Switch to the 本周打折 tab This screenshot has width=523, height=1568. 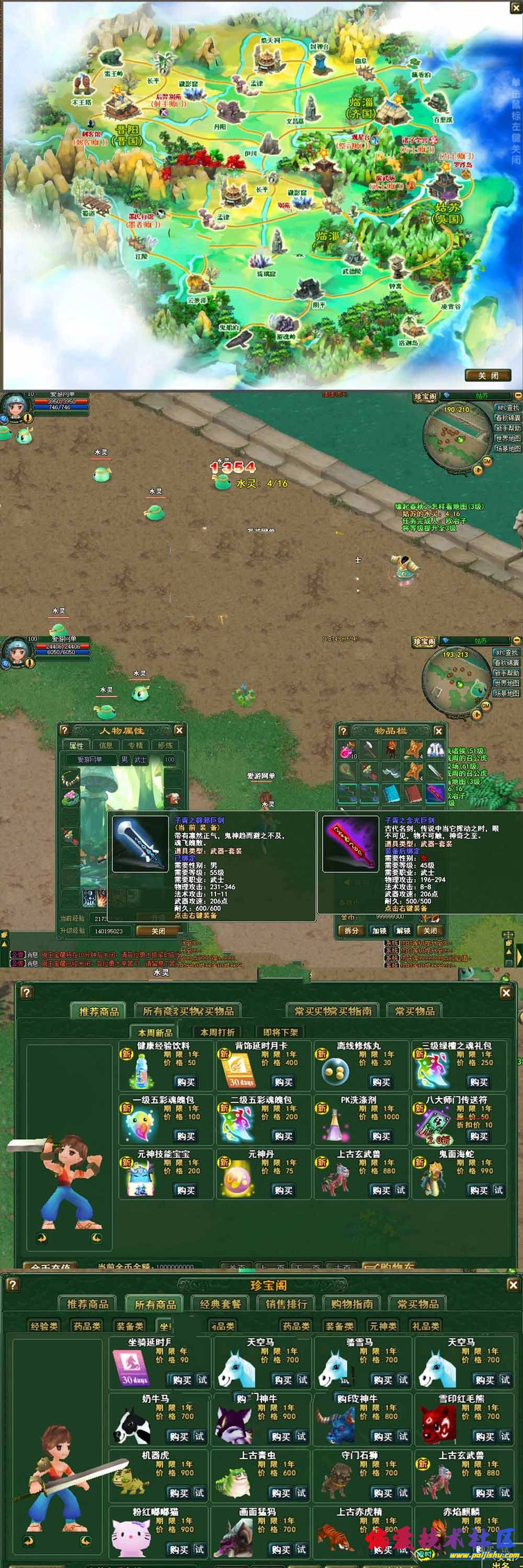218,1032
